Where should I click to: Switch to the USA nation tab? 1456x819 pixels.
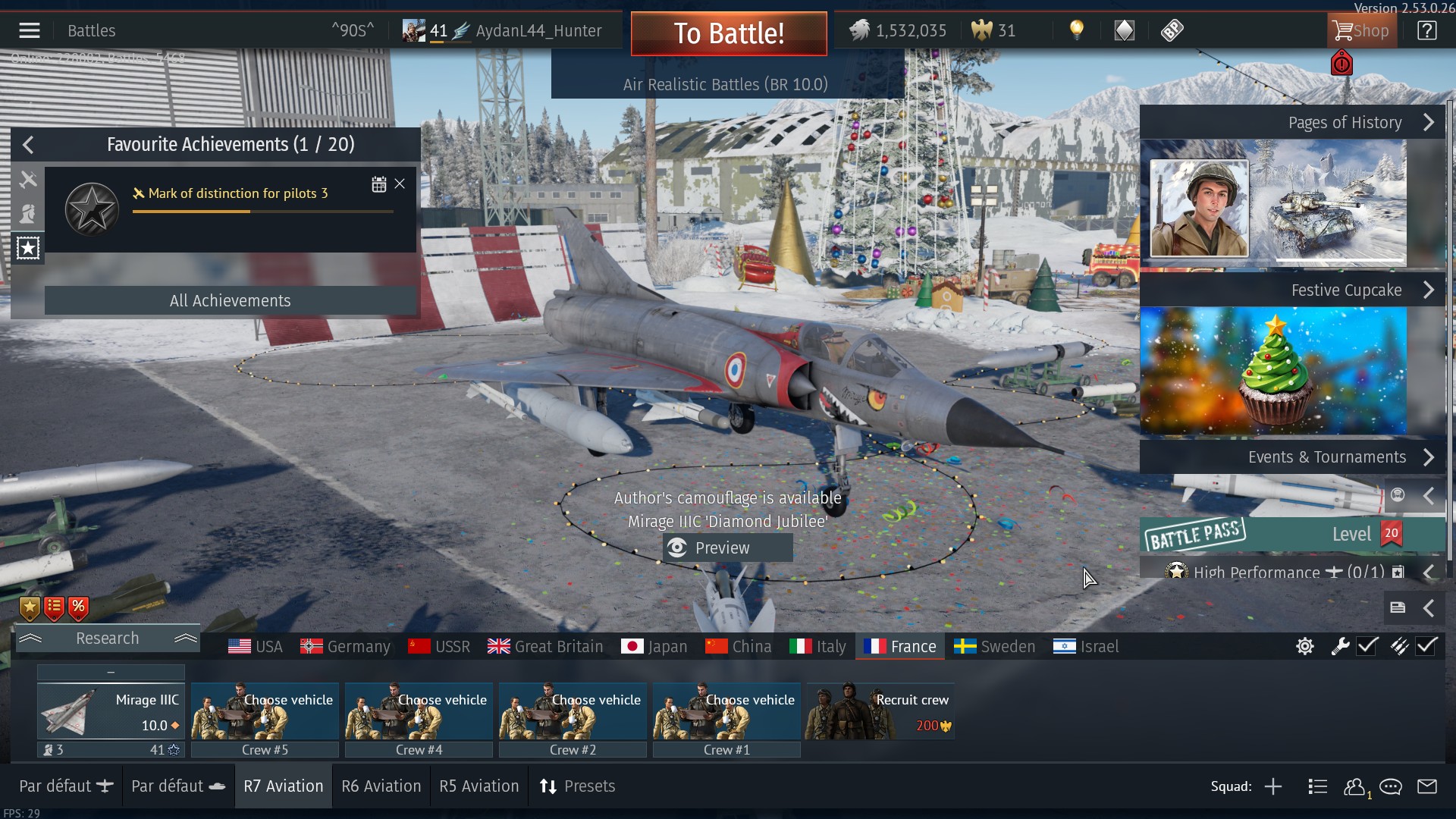pyautogui.click(x=256, y=647)
